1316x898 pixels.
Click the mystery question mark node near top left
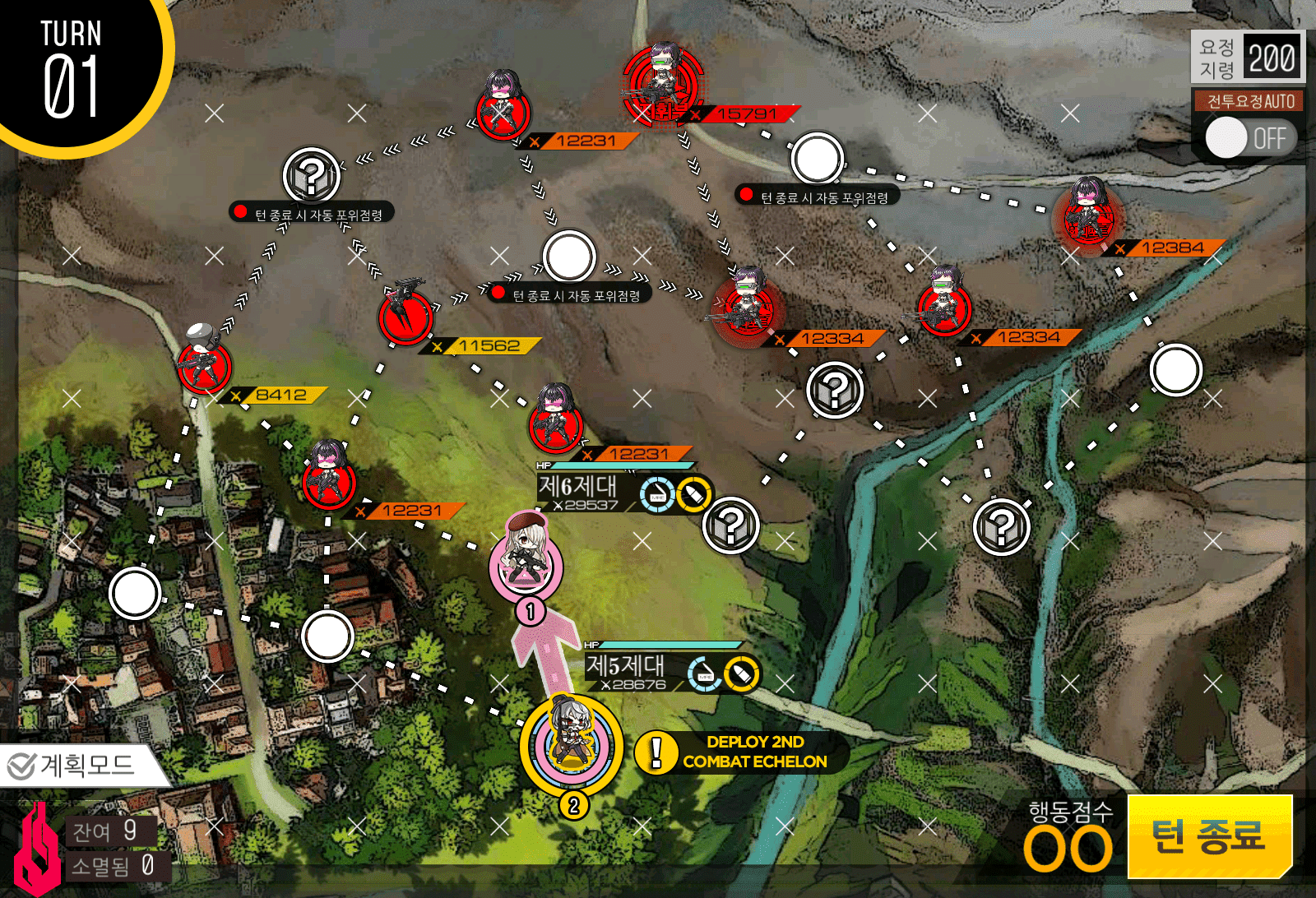coord(313,174)
